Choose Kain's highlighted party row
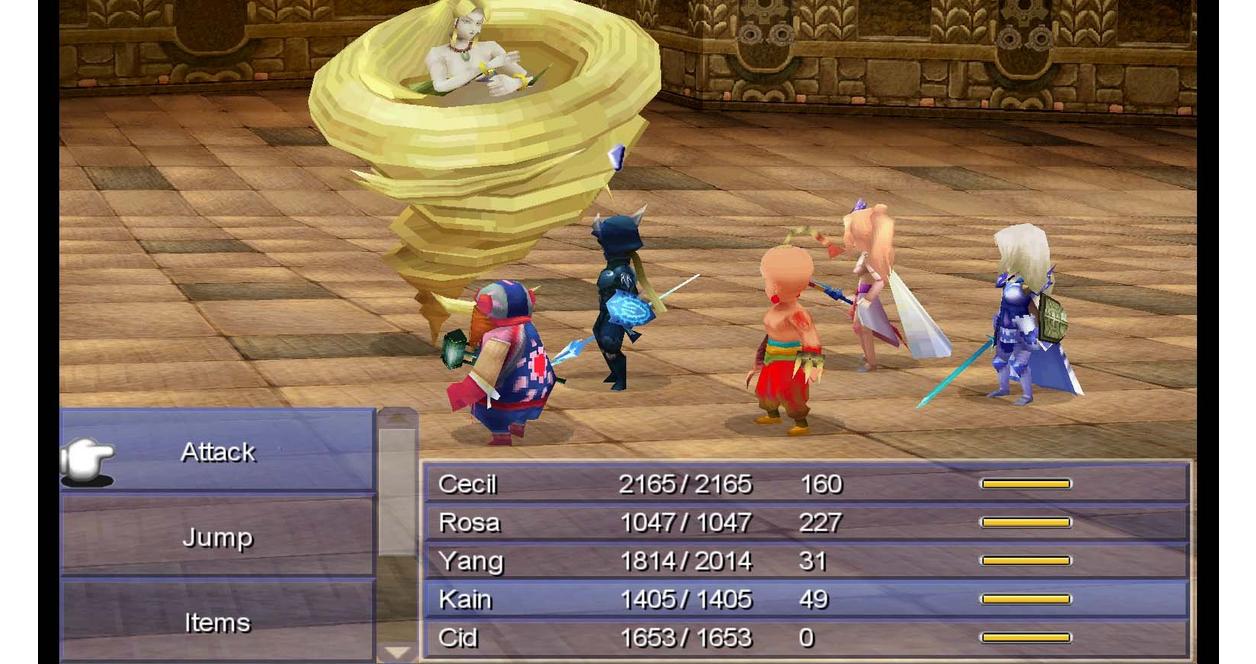The width and height of the screenshot is (1256, 664). 805,599
